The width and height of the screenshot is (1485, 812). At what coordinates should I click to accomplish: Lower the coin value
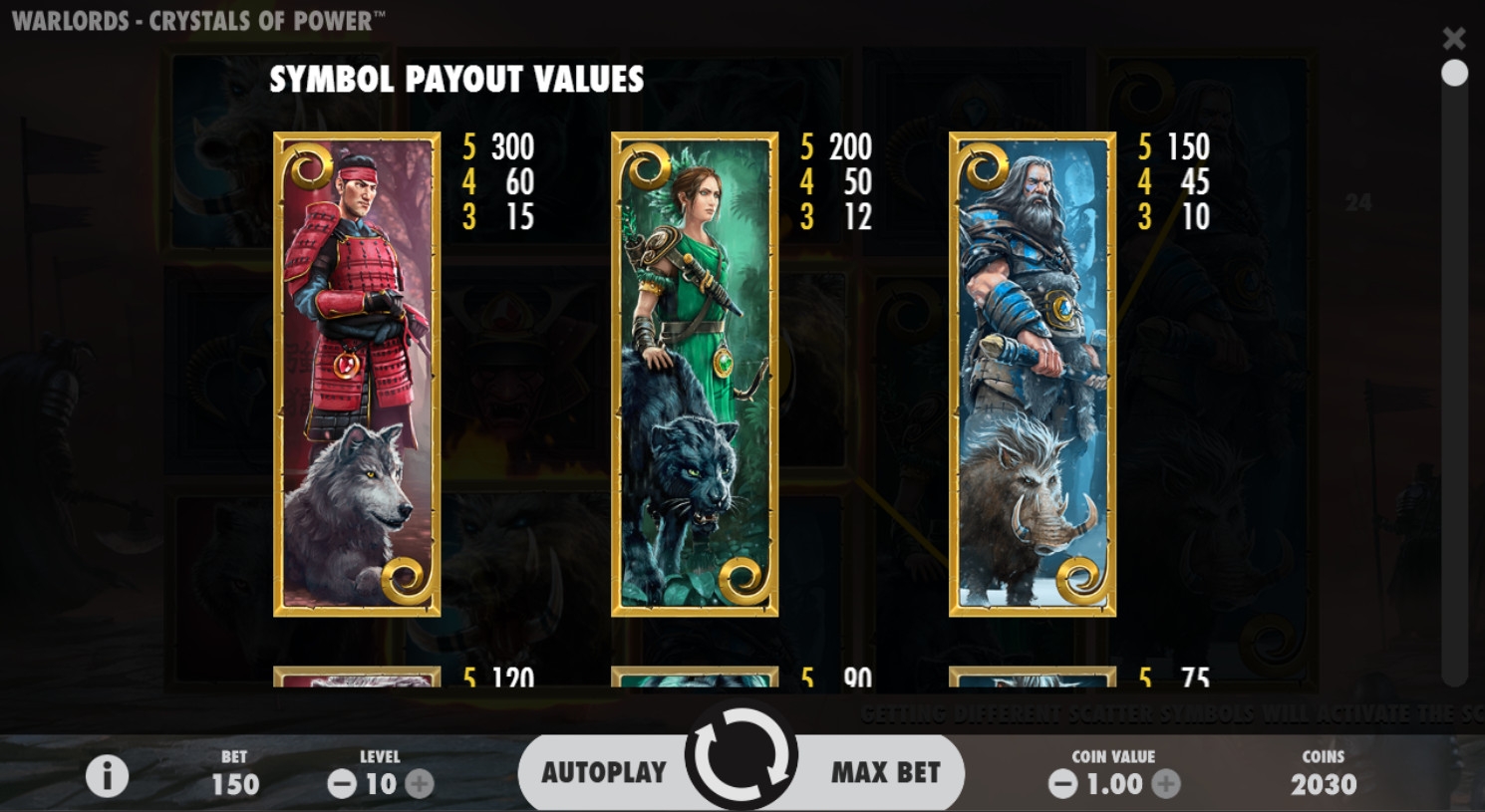click(x=1062, y=784)
